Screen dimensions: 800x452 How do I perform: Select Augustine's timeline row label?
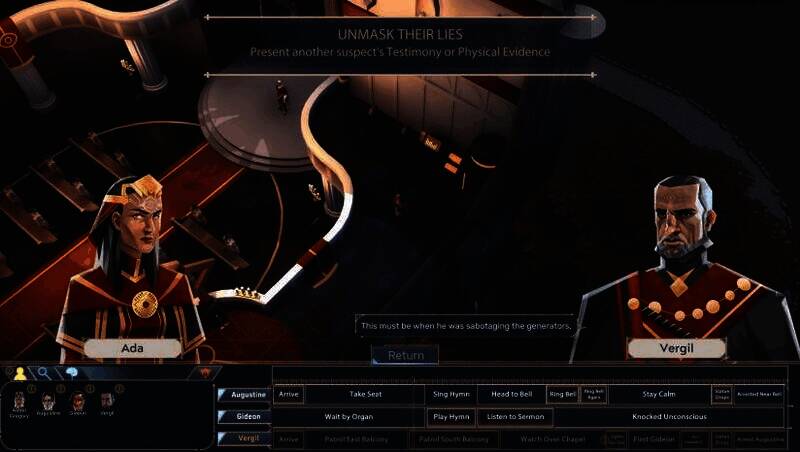pyautogui.click(x=243, y=395)
